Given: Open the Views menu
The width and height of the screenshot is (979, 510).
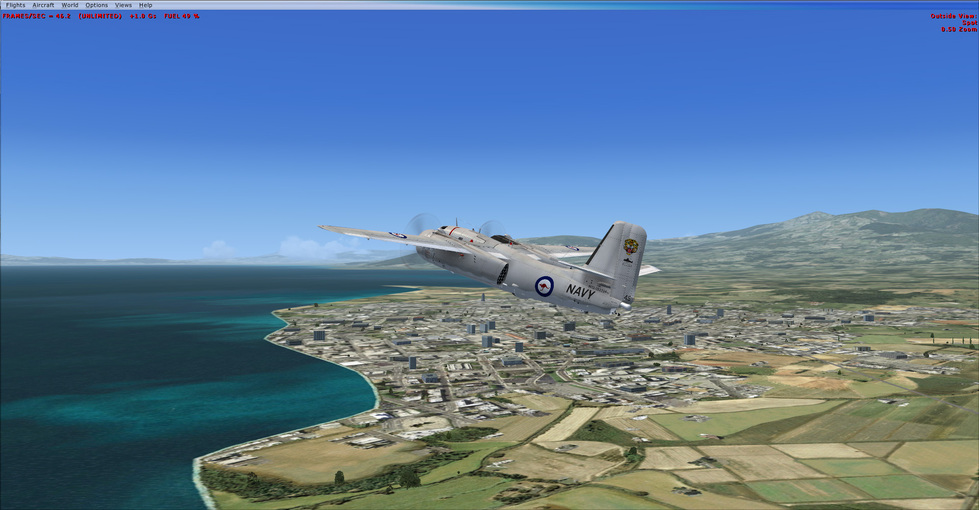Looking at the screenshot, I should 123,5.
